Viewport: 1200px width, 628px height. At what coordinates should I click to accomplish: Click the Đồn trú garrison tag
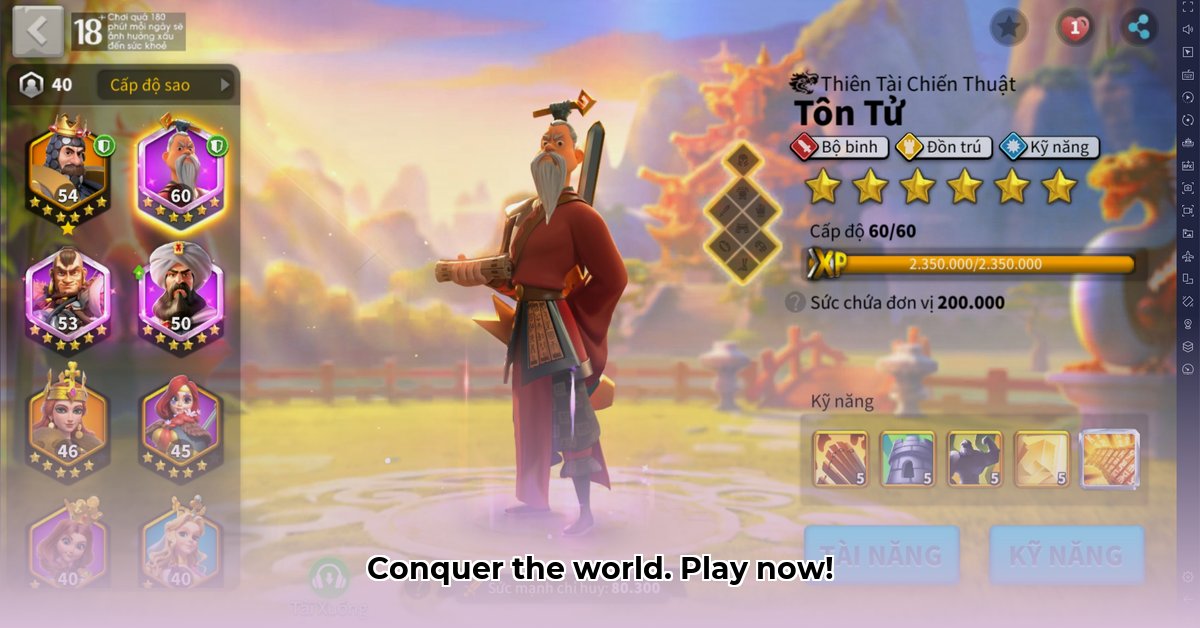tap(944, 147)
